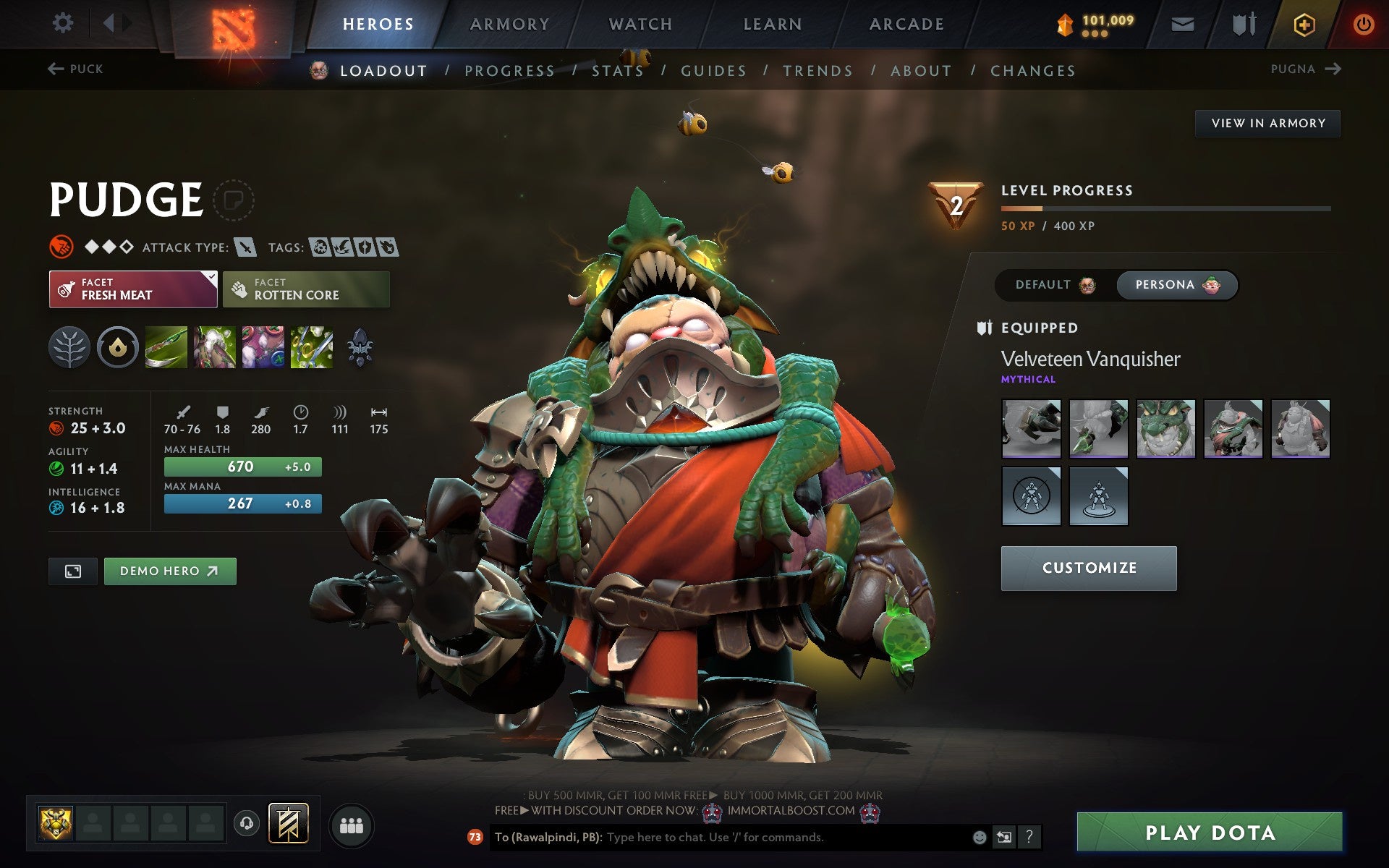This screenshot has height=868, width=1389.
Task: Show Pudge's Stats page
Action: [x=618, y=71]
